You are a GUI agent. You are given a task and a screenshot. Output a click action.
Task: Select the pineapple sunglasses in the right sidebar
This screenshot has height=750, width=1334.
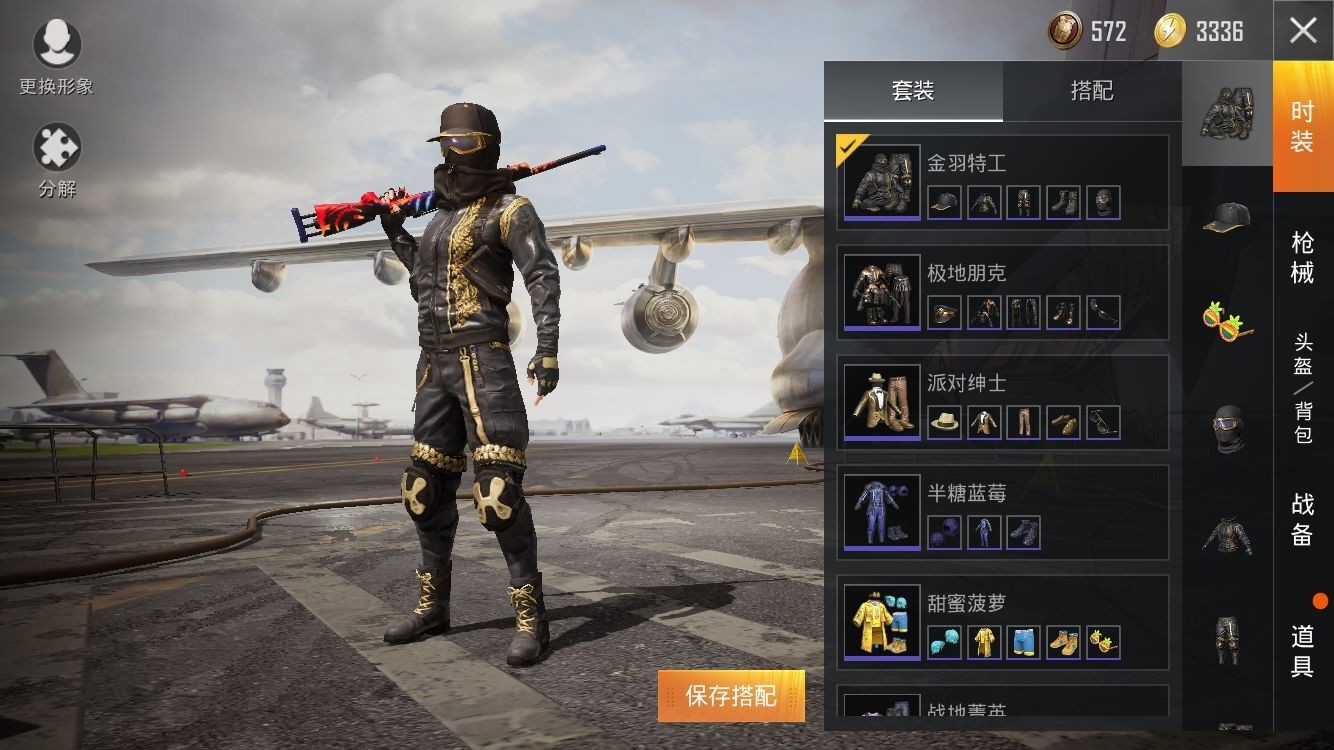[1228, 322]
